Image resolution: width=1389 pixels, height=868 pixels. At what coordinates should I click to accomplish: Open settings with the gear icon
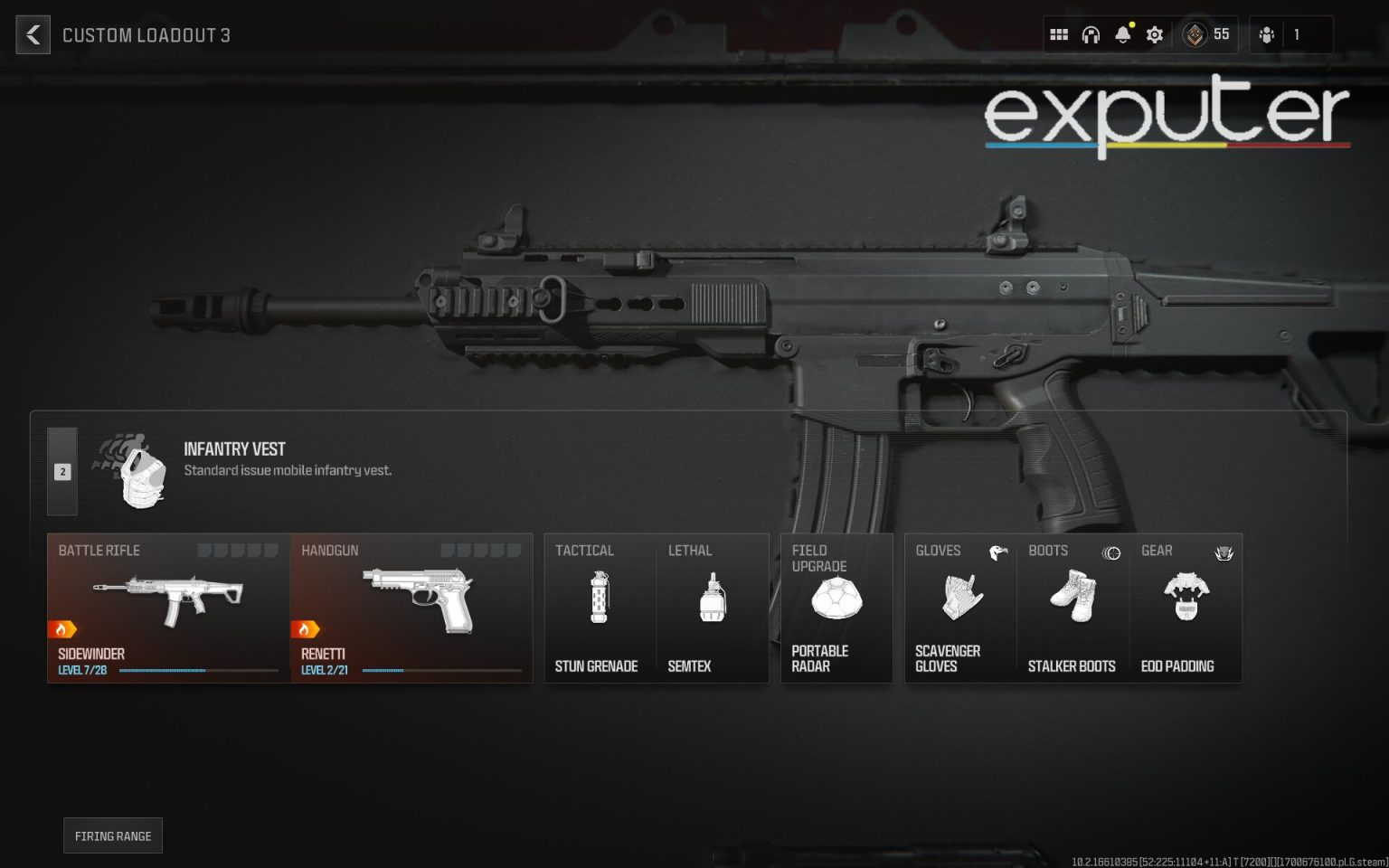(1154, 34)
